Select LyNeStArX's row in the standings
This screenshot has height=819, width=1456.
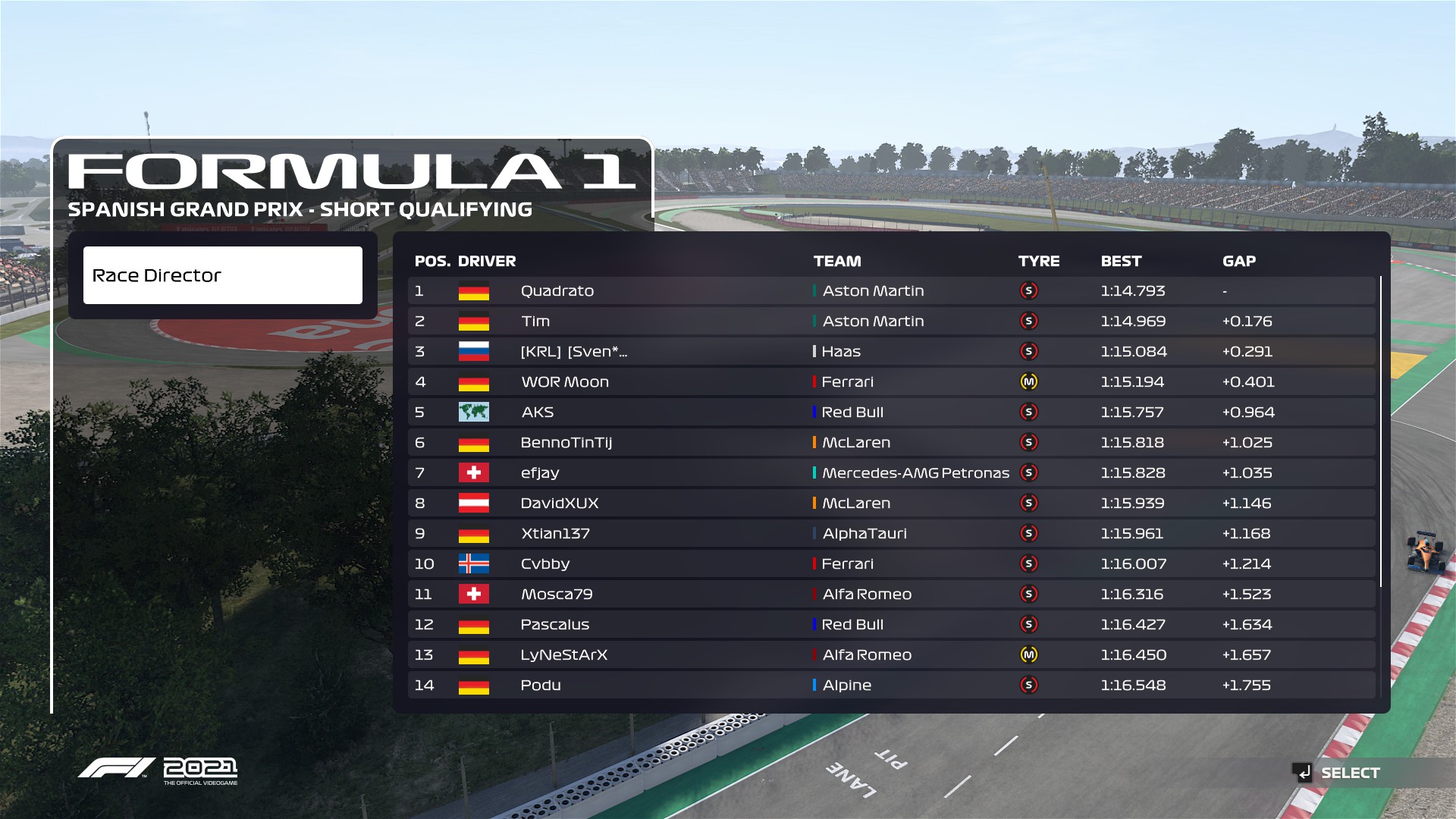click(x=891, y=655)
